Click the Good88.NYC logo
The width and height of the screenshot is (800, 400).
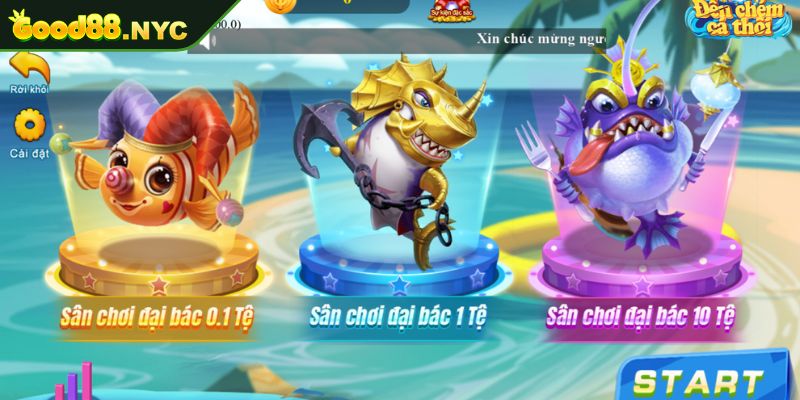tap(98, 28)
